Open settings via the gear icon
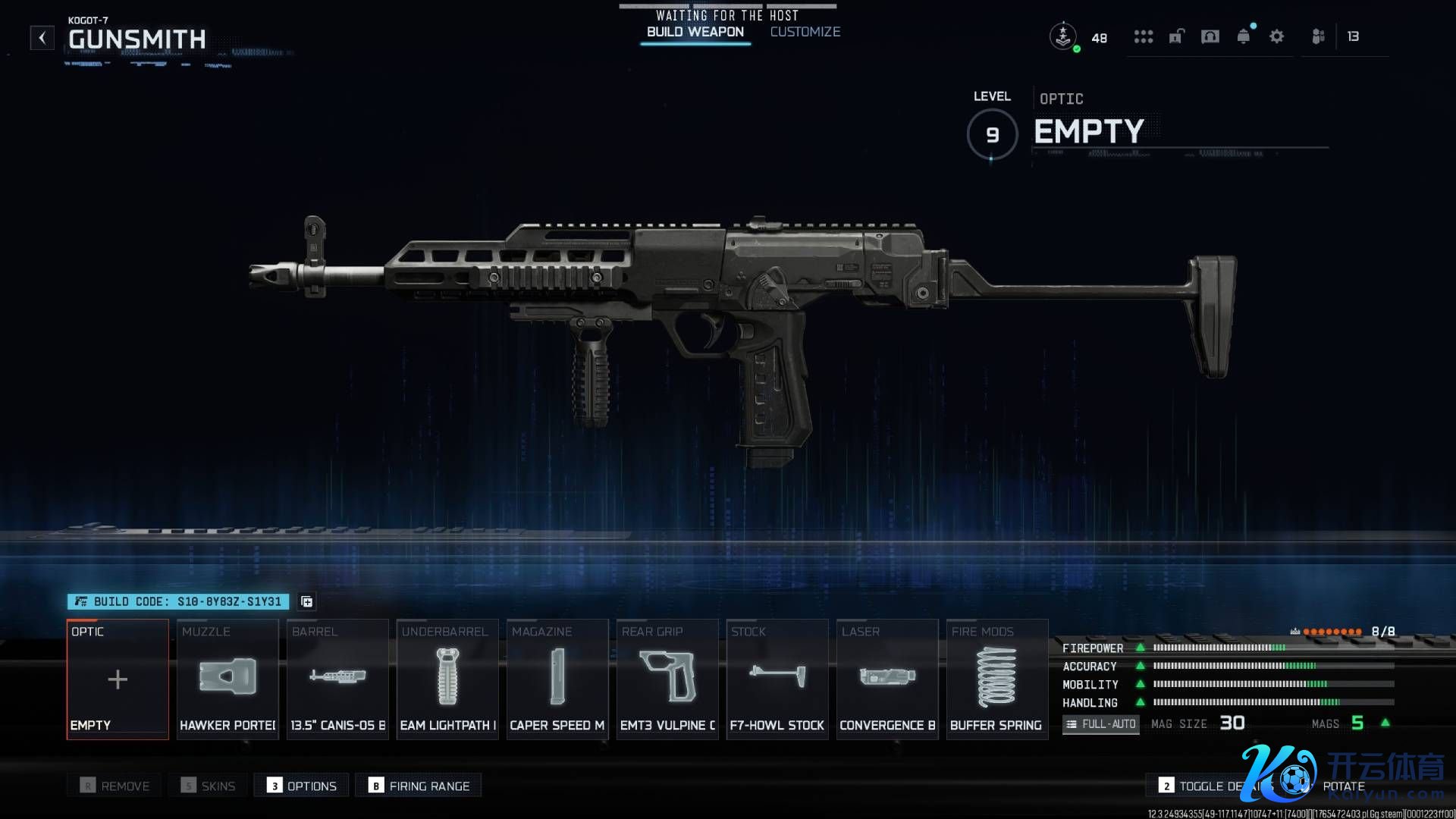1456x819 pixels. 1276,36
